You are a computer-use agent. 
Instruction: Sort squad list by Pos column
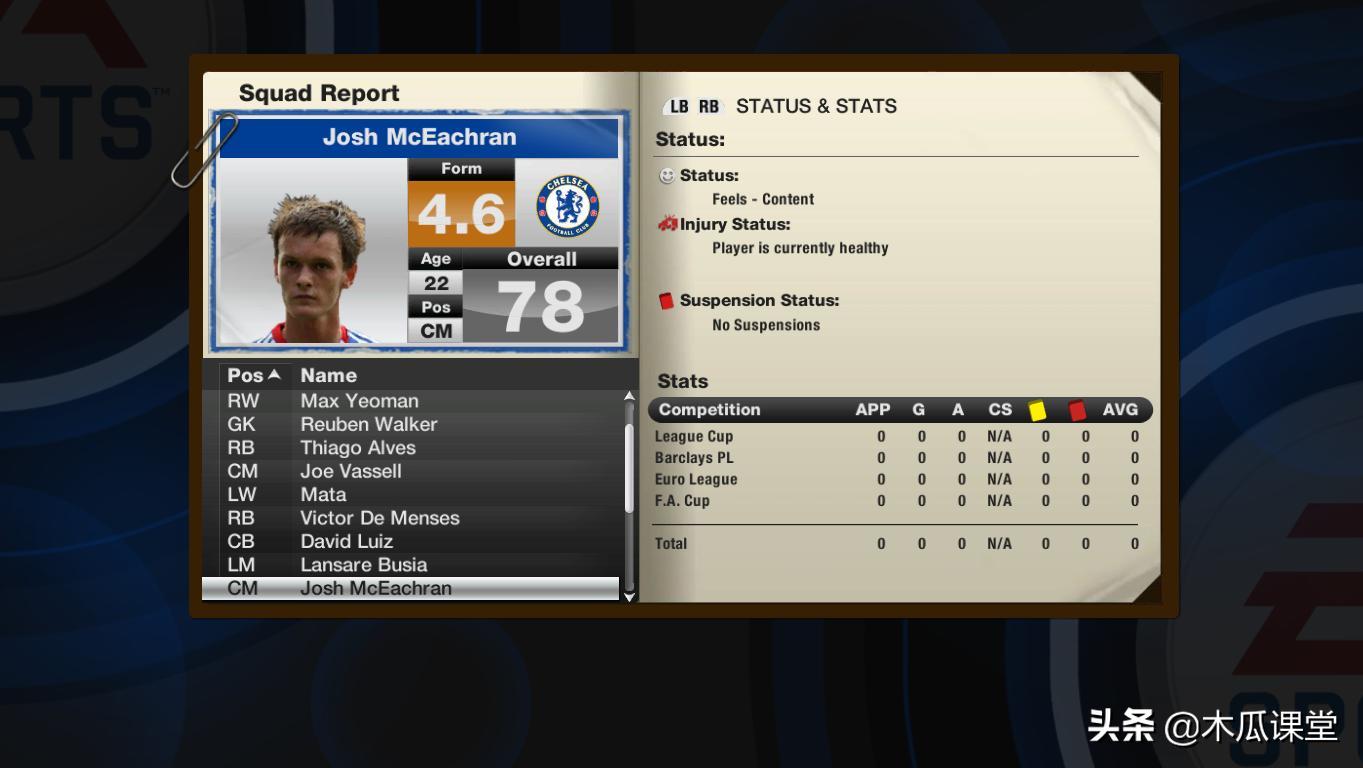[x=253, y=376]
